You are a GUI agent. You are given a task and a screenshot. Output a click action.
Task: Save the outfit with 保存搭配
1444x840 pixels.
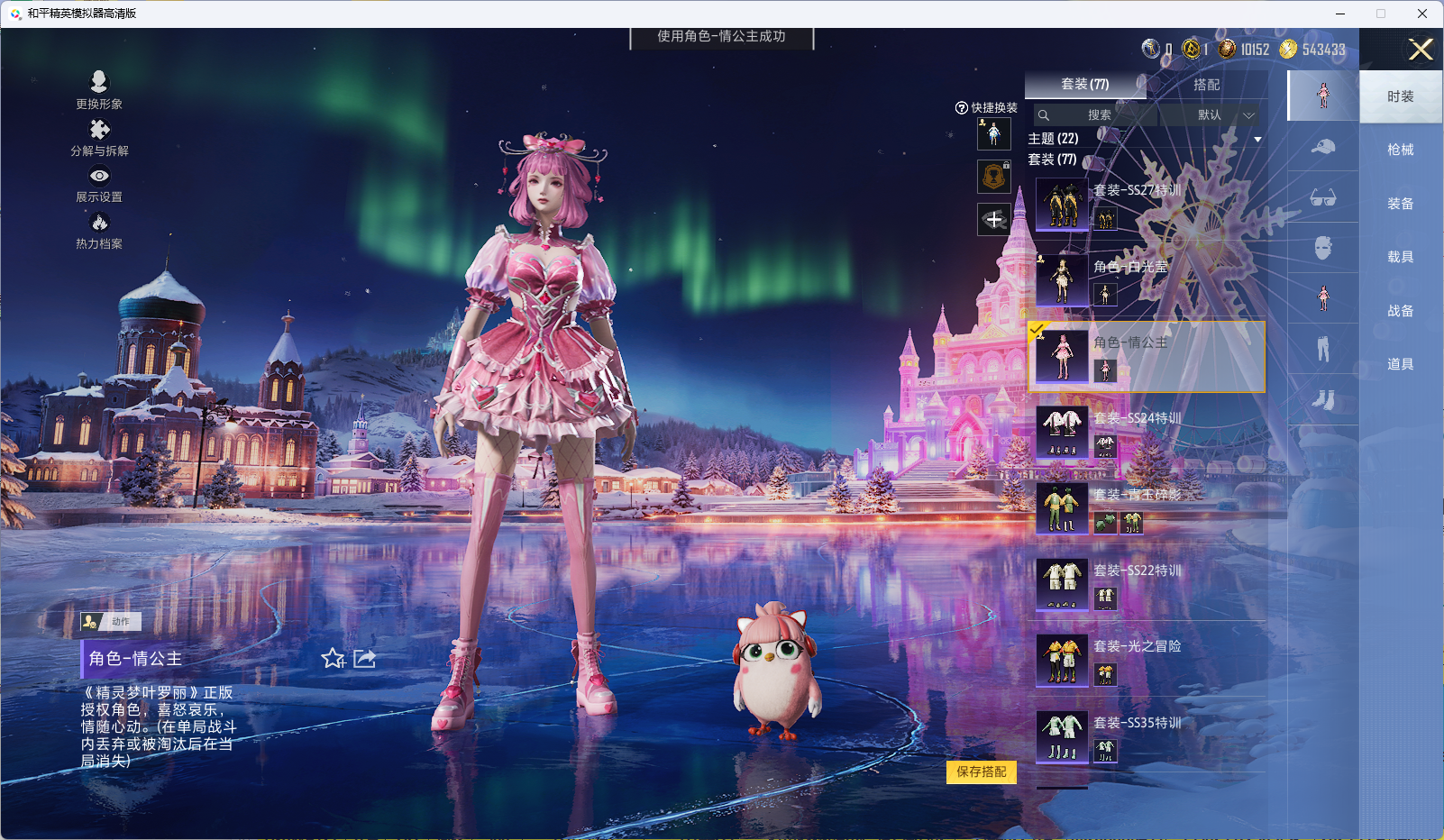tap(981, 772)
